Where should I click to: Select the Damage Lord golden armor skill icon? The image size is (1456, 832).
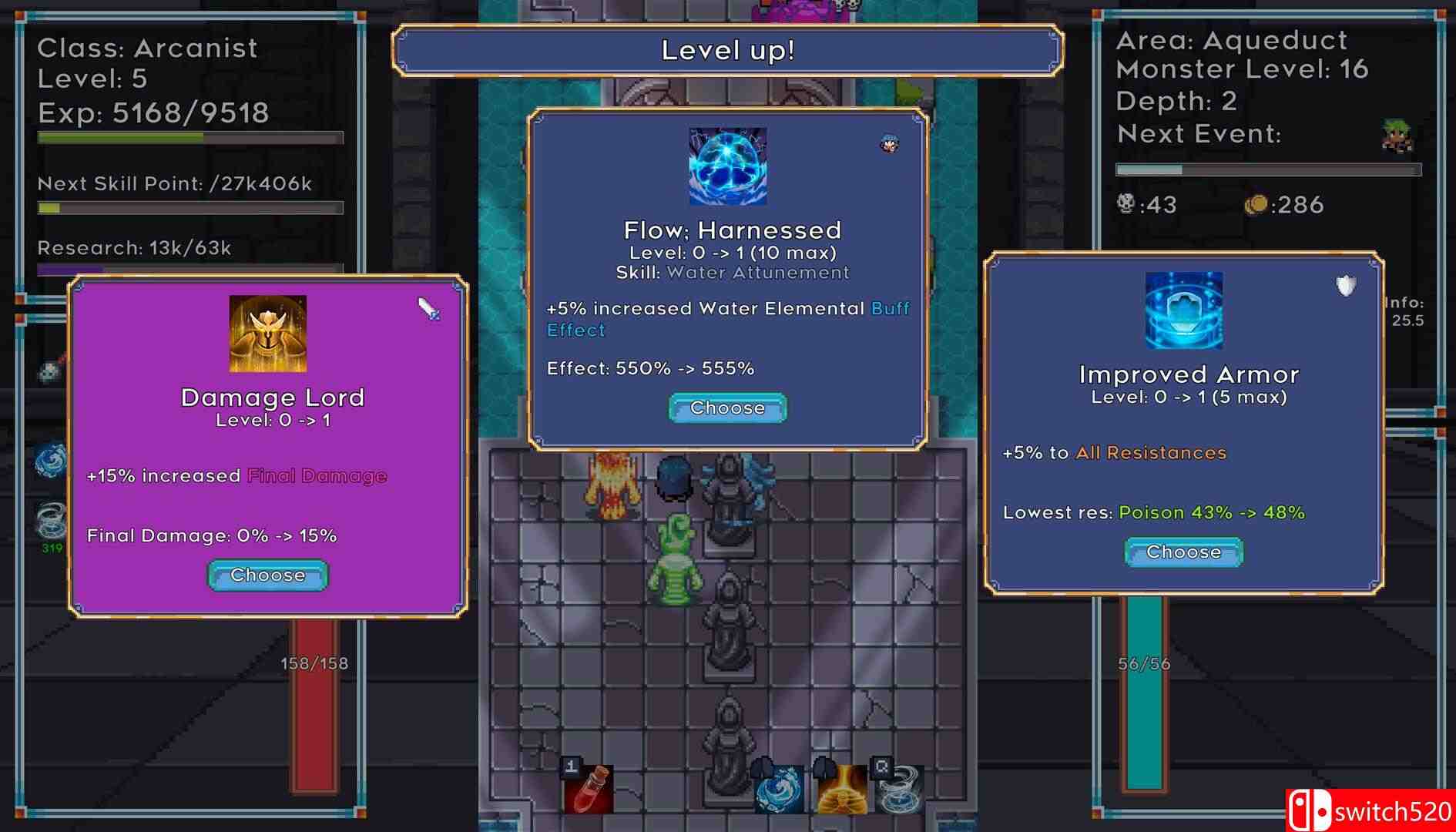click(267, 332)
